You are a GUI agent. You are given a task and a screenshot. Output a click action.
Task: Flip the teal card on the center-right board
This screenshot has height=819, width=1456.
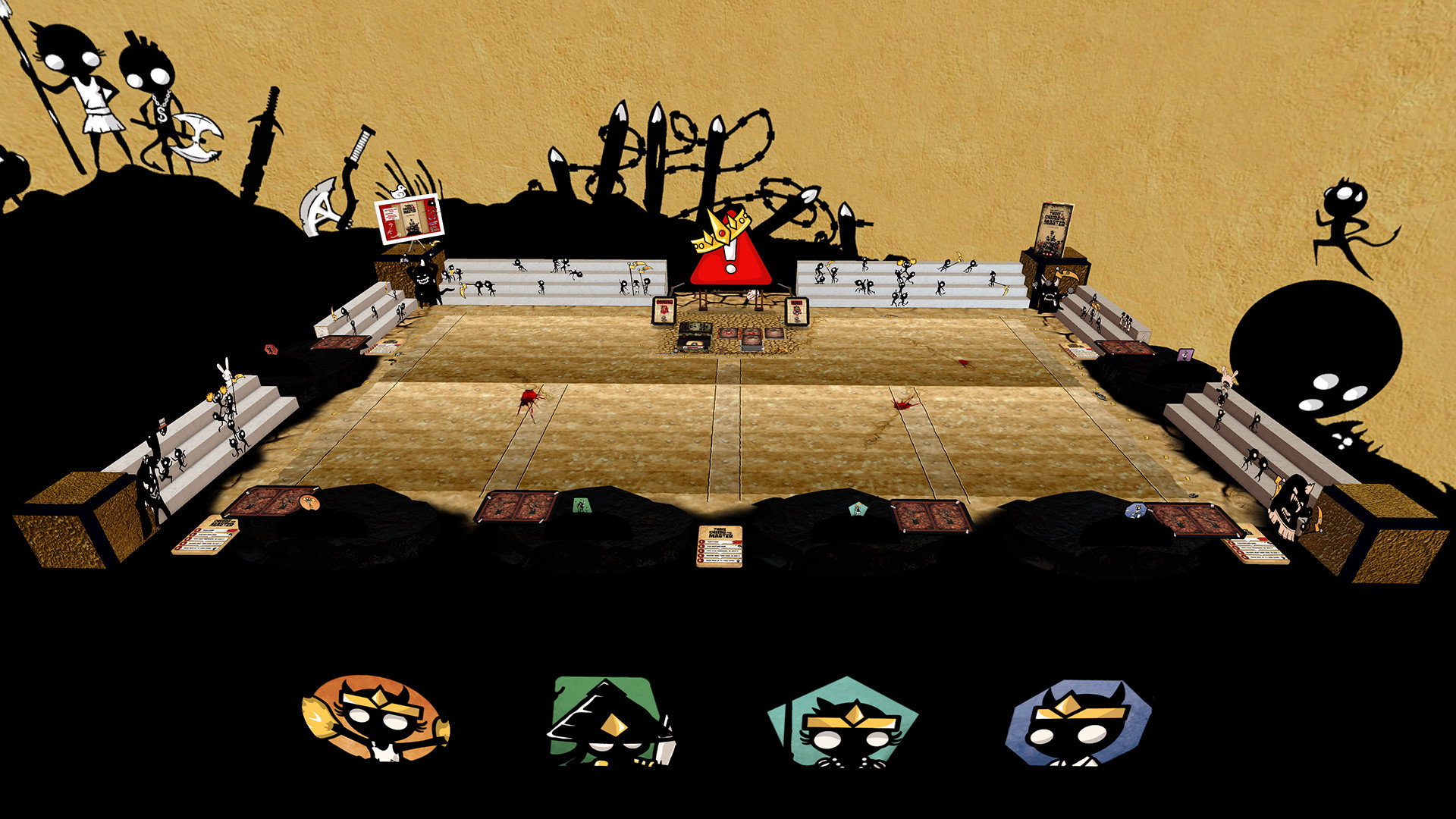[x=858, y=509]
